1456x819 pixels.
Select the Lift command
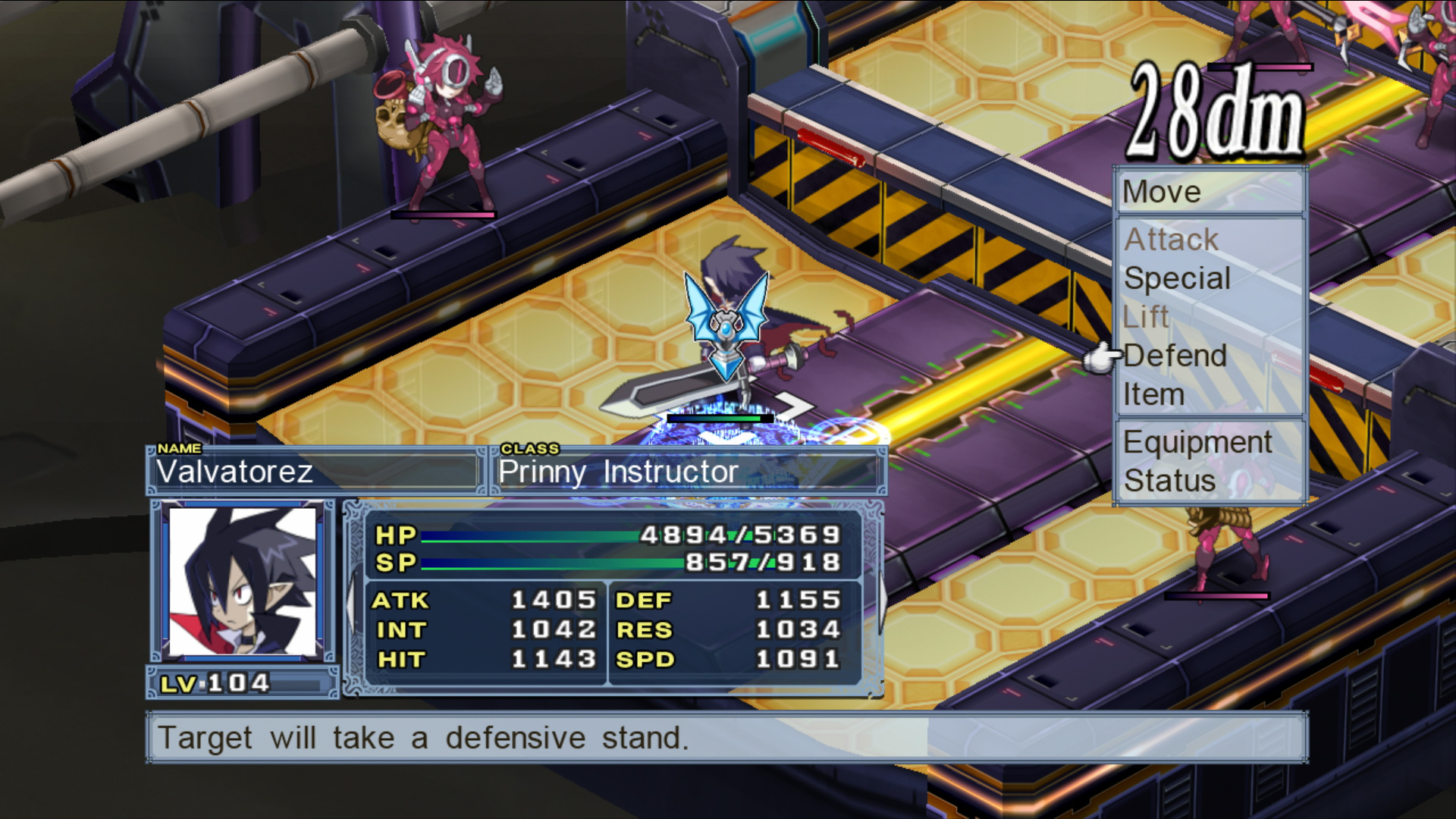(1147, 317)
